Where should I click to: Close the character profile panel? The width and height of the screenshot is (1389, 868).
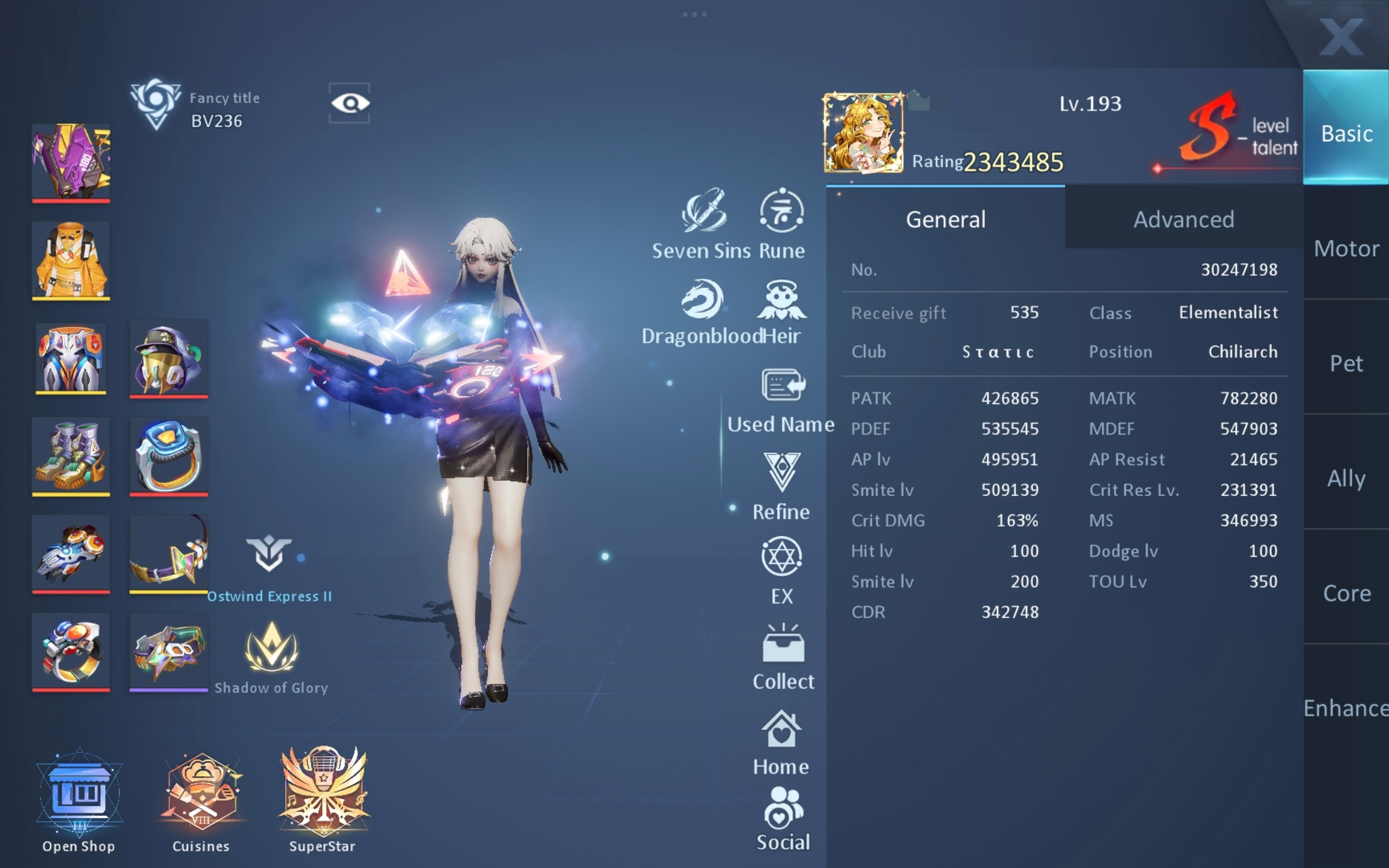click(1340, 36)
